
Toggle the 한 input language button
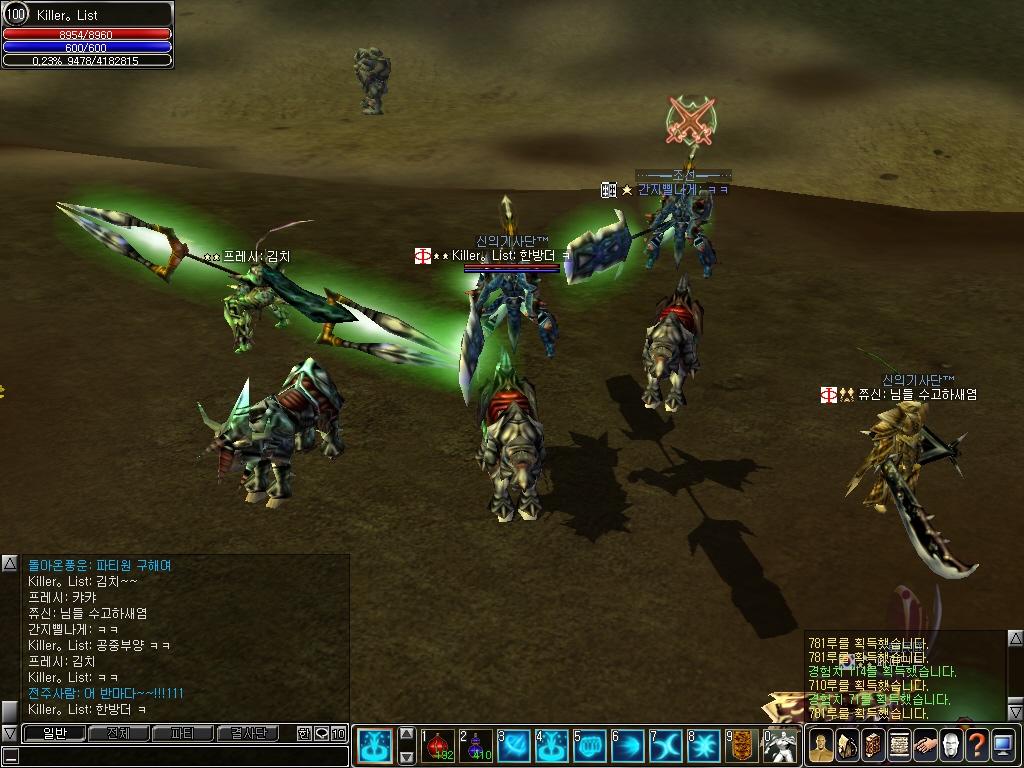tap(304, 733)
